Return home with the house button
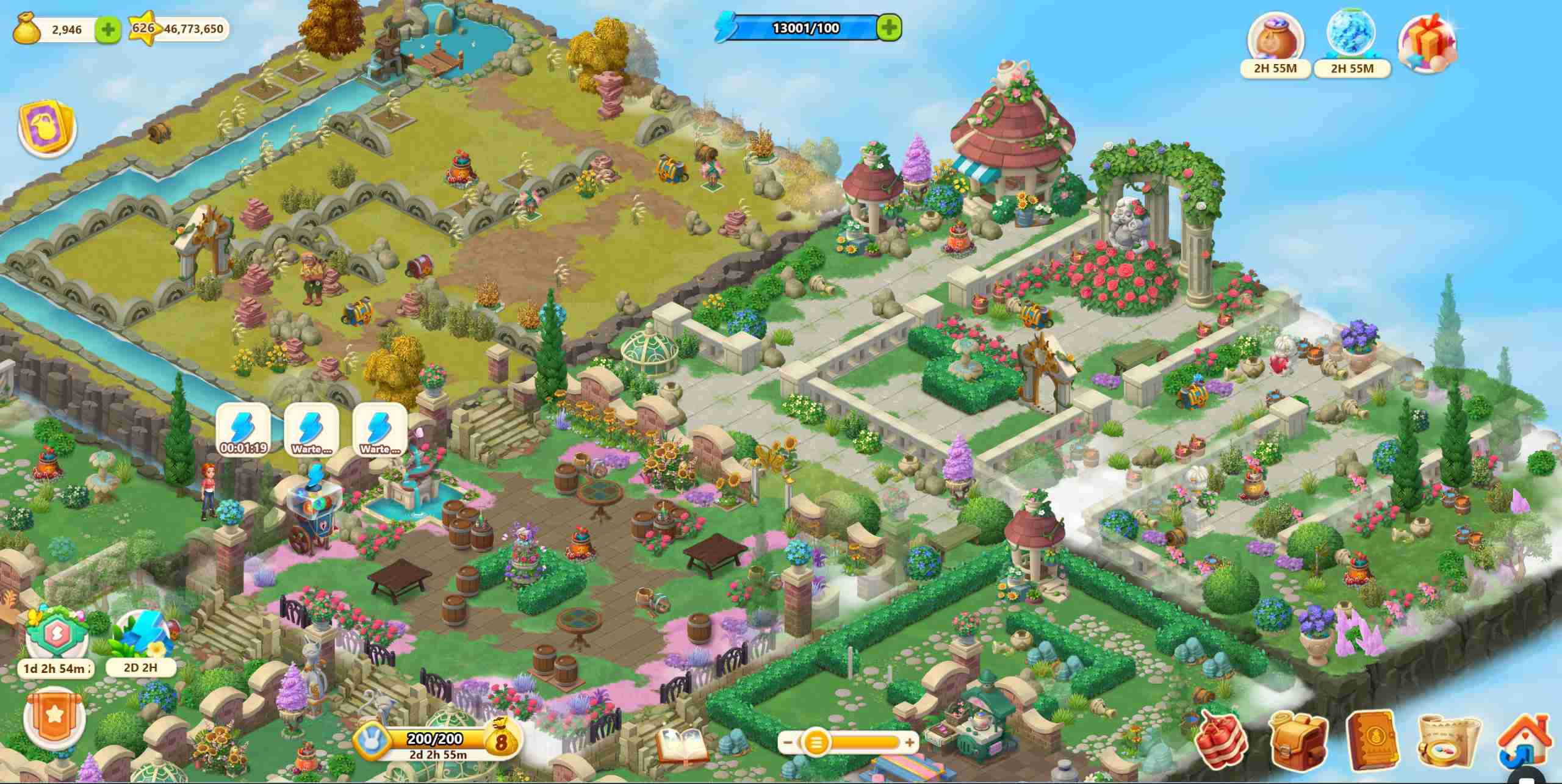1562x784 pixels. pyautogui.click(x=1525, y=743)
